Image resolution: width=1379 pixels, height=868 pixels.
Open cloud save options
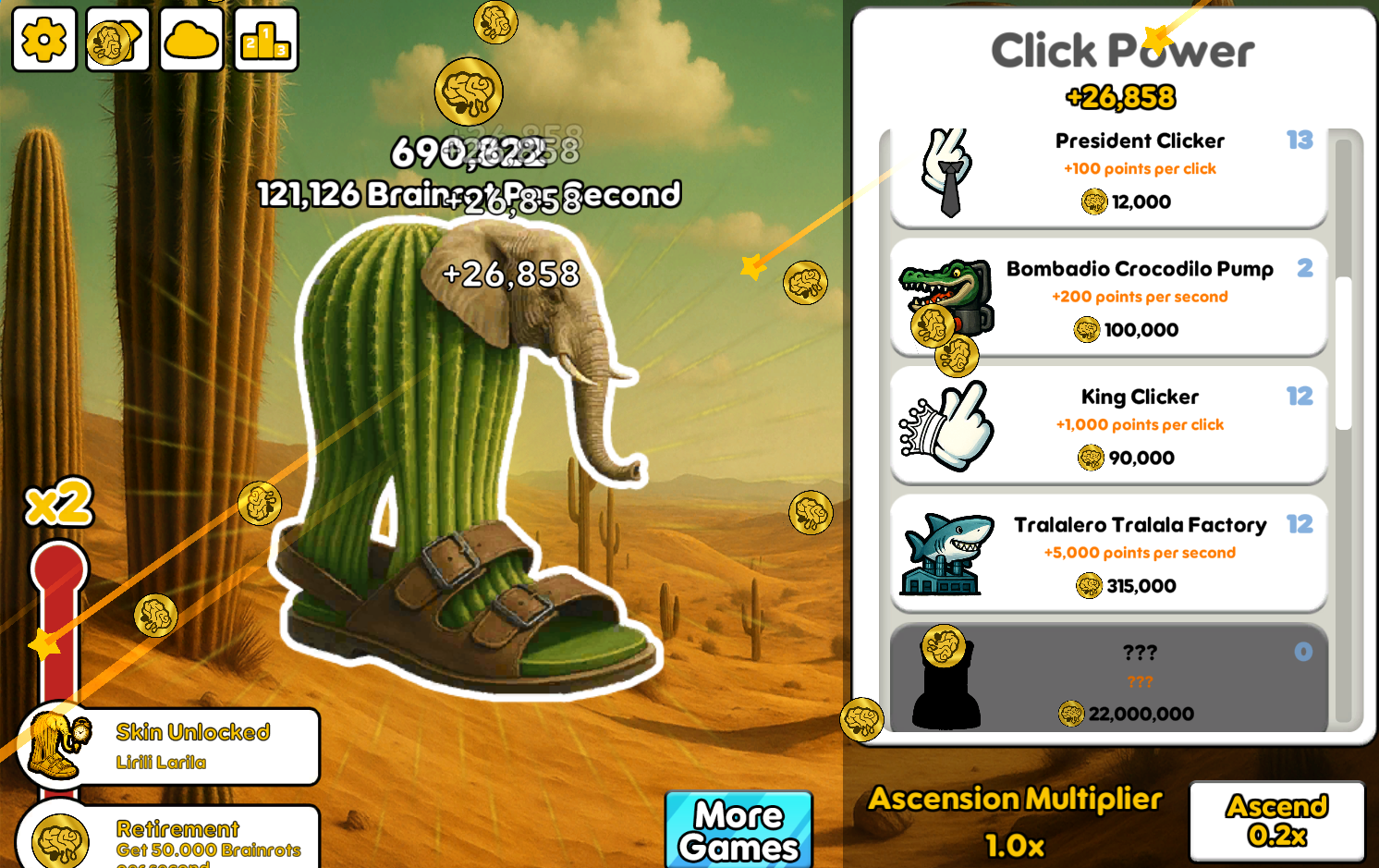point(191,41)
